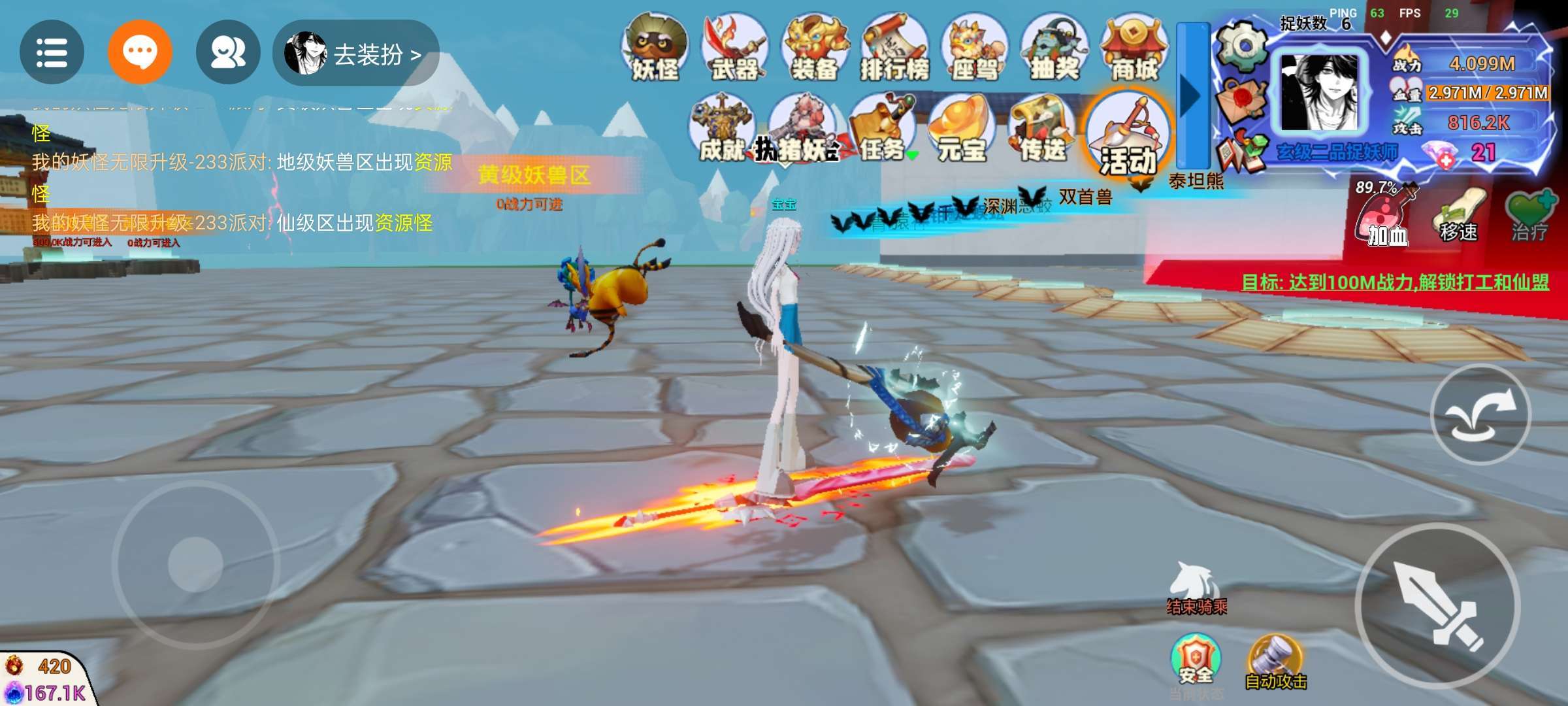1568x706 pixels.
Task: Tap the 去装扮 dress-up button
Action: (x=356, y=54)
